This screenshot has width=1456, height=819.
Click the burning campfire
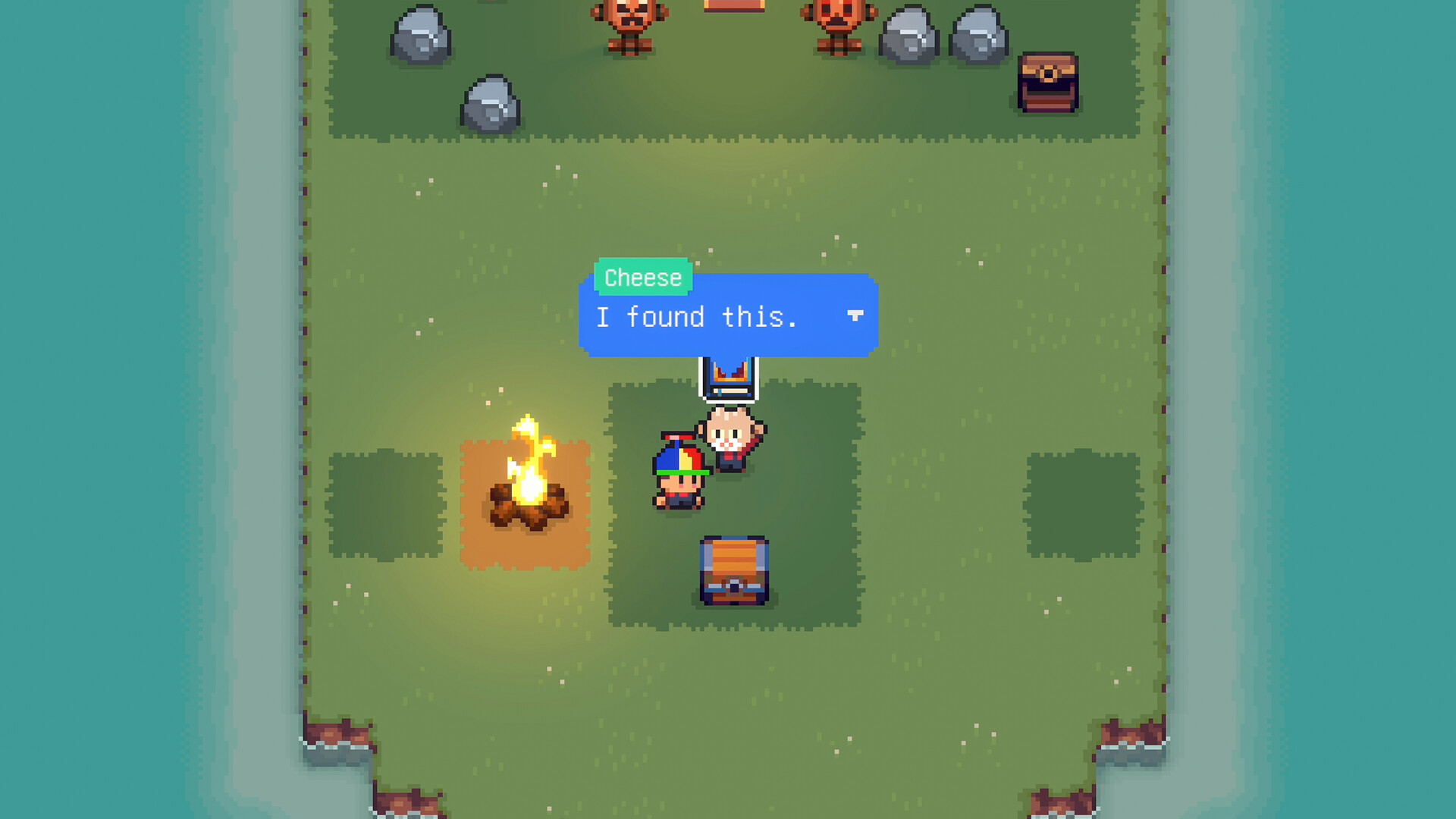528,493
